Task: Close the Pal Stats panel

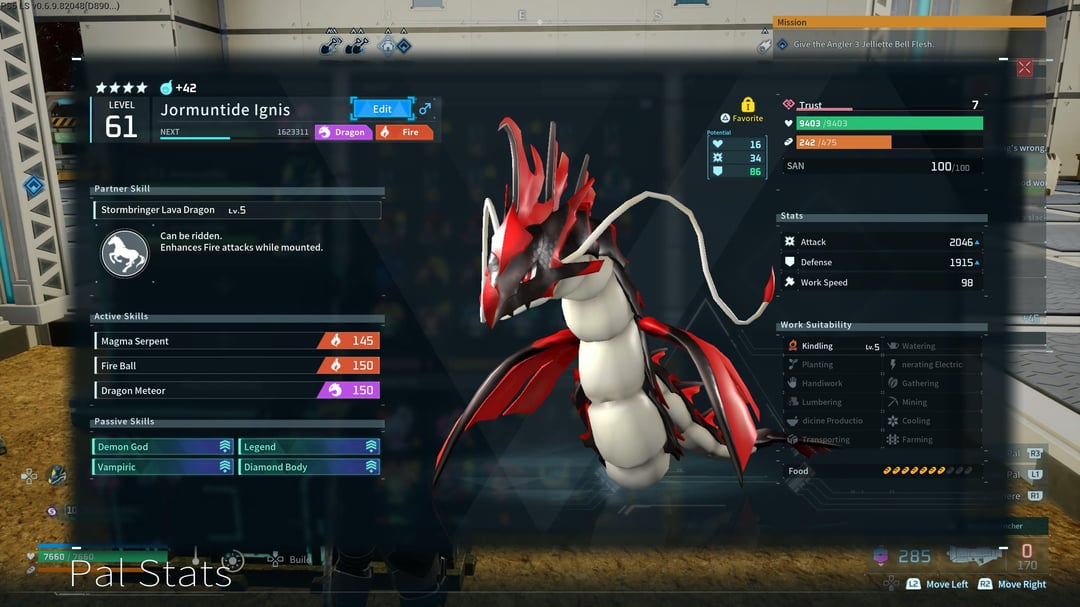Action: click(1024, 68)
